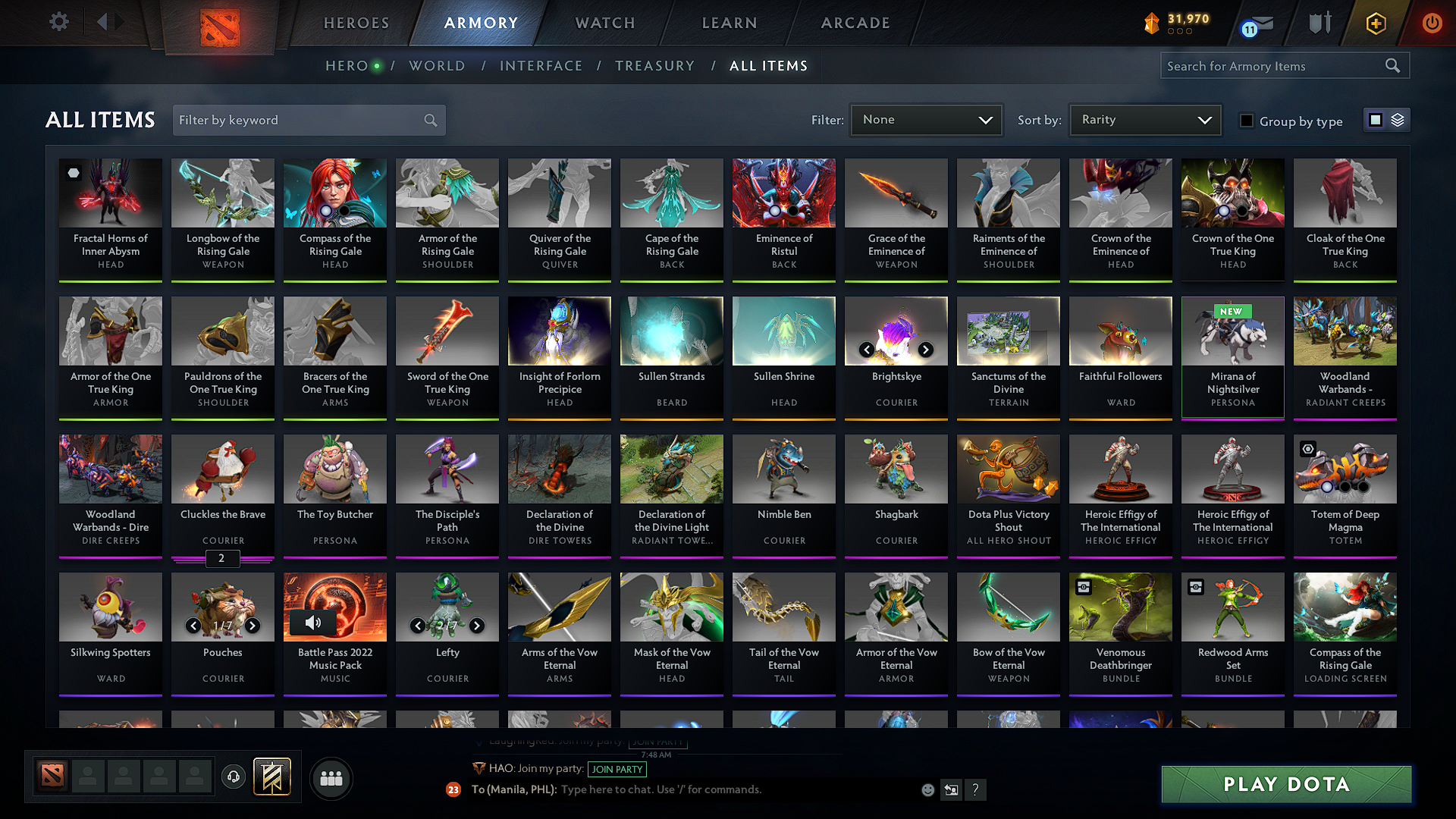Image resolution: width=1456 pixels, height=819 pixels.
Task: Click the next arrow on Pouches courier
Action: [253, 626]
